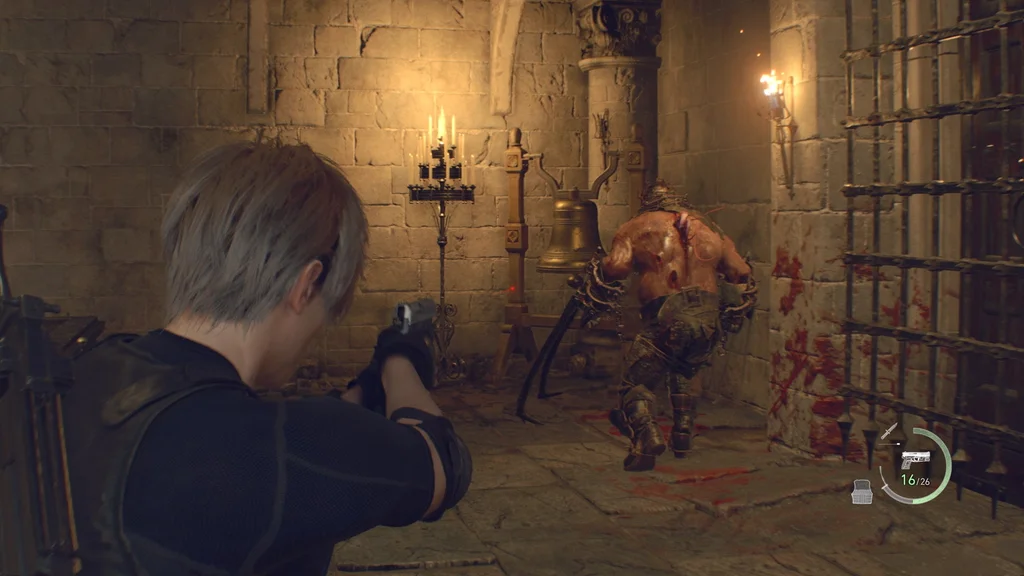Select the equipped handgun icon
The width and height of the screenshot is (1024, 576).
[914, 459]
